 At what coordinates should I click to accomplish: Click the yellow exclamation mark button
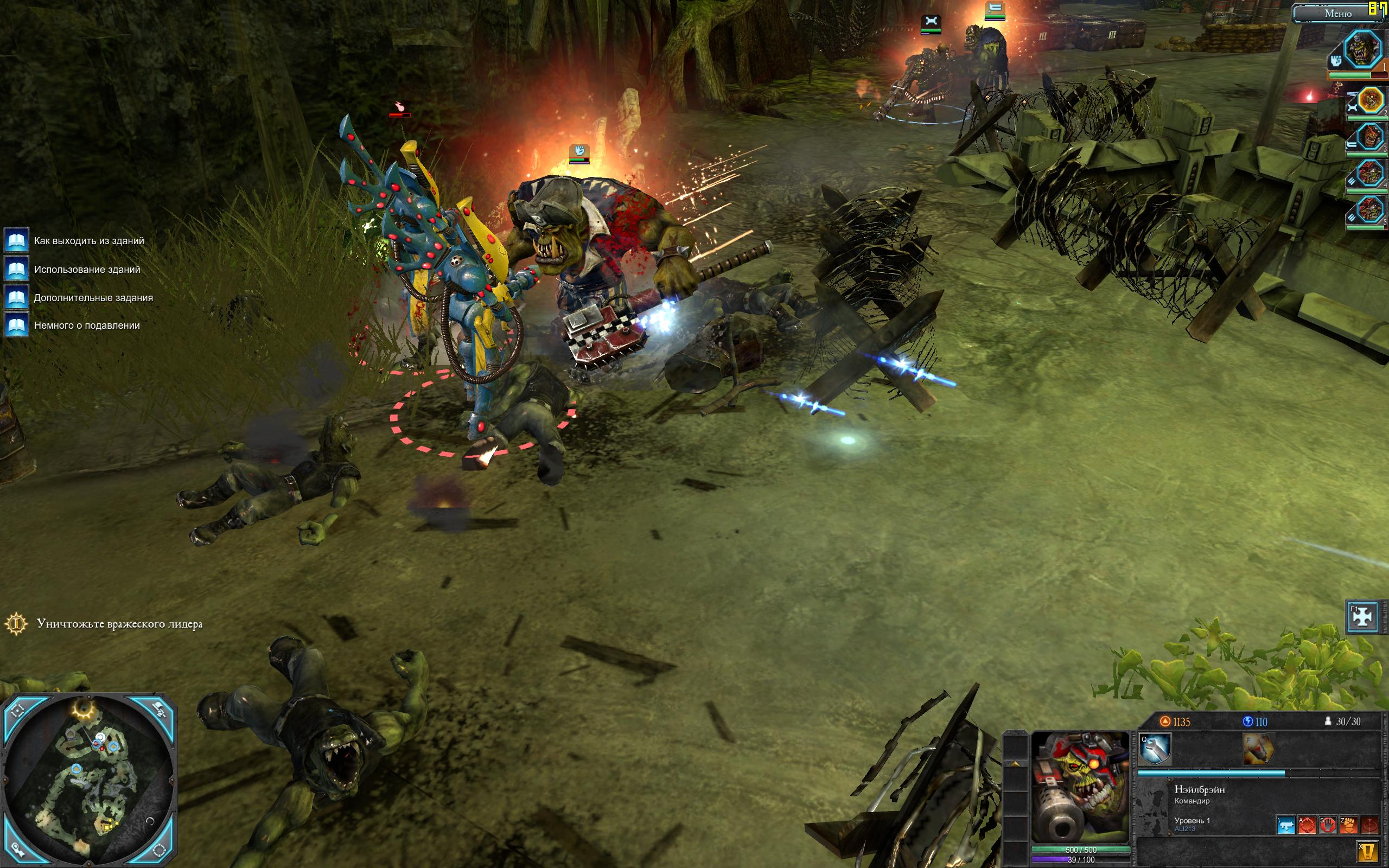pos(1368,851)
